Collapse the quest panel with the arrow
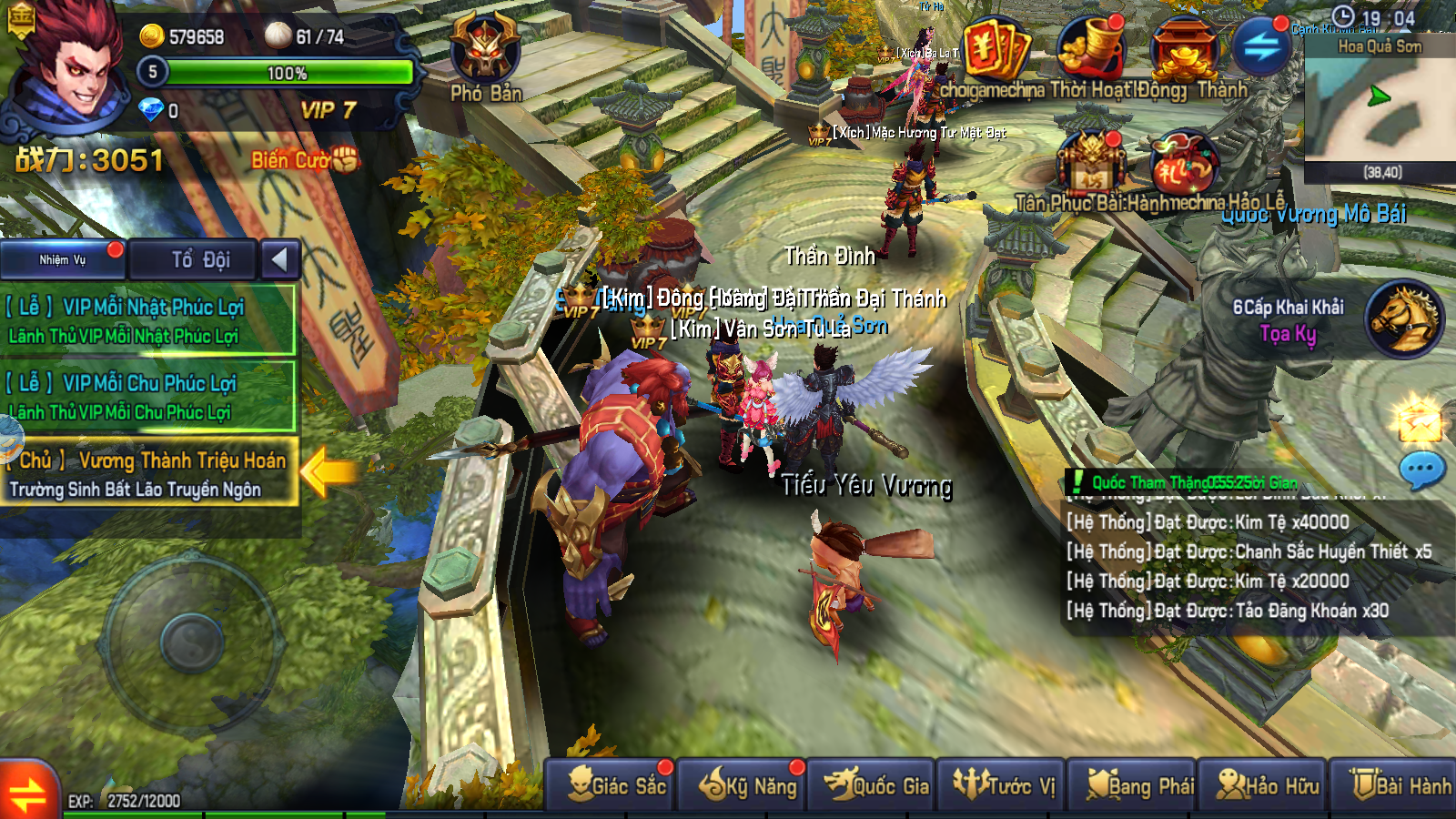Viewport: 1456px width, 819px height. (280, 260)
